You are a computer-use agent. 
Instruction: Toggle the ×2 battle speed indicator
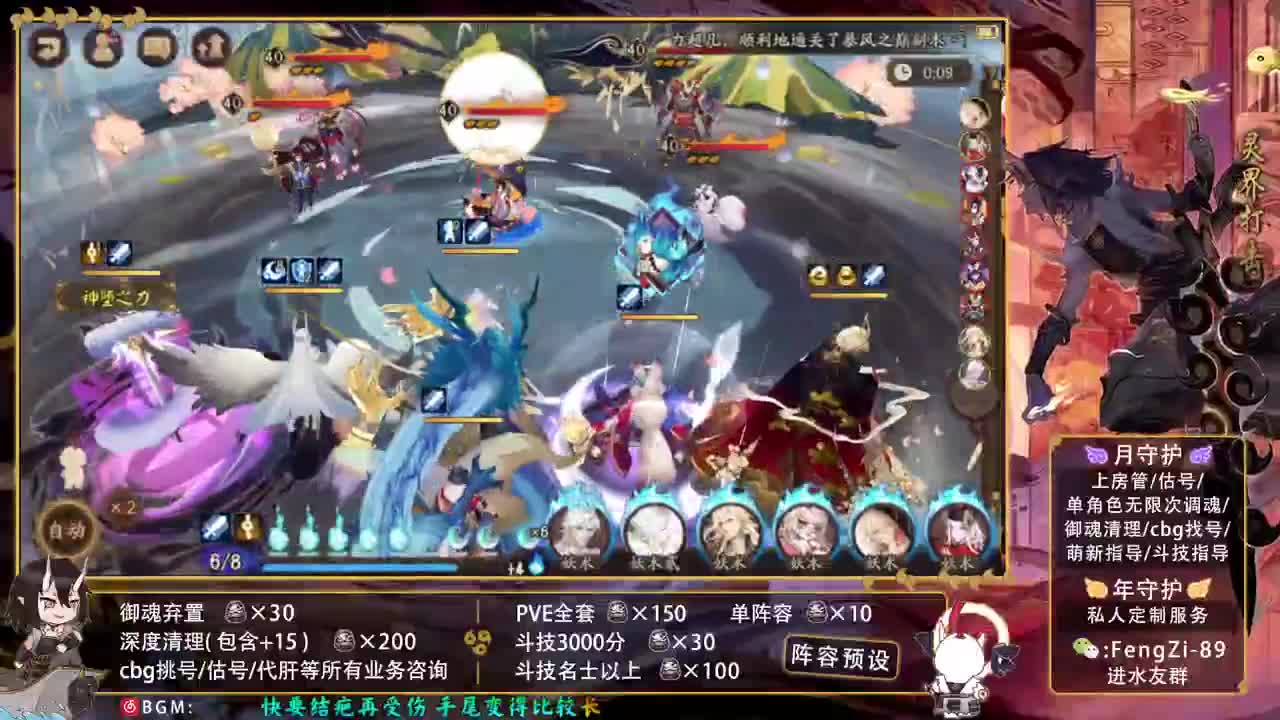coord(123,508)
